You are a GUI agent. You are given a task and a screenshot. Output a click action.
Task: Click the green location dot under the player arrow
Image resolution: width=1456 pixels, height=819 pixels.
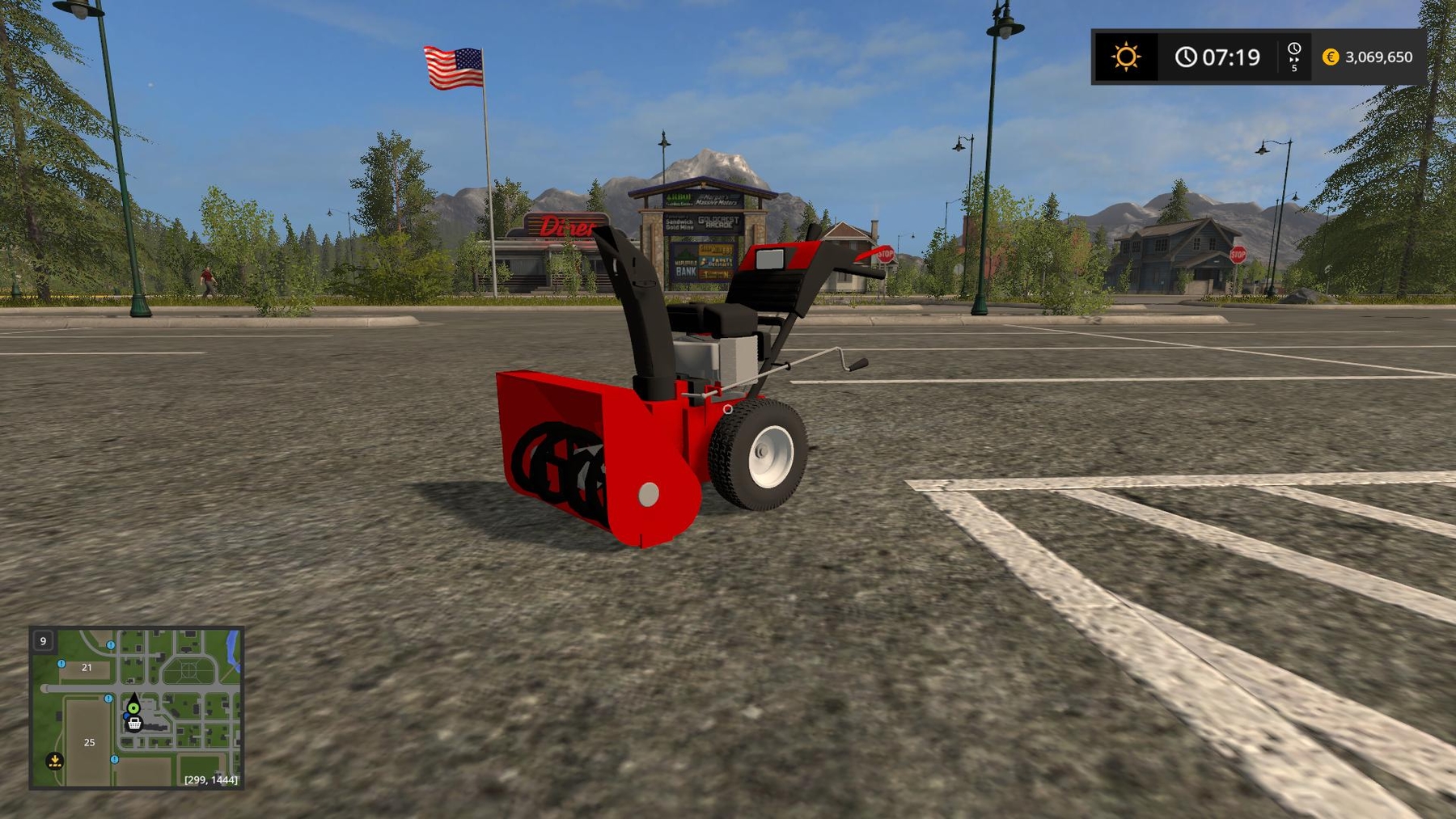(x=133, y=708)
